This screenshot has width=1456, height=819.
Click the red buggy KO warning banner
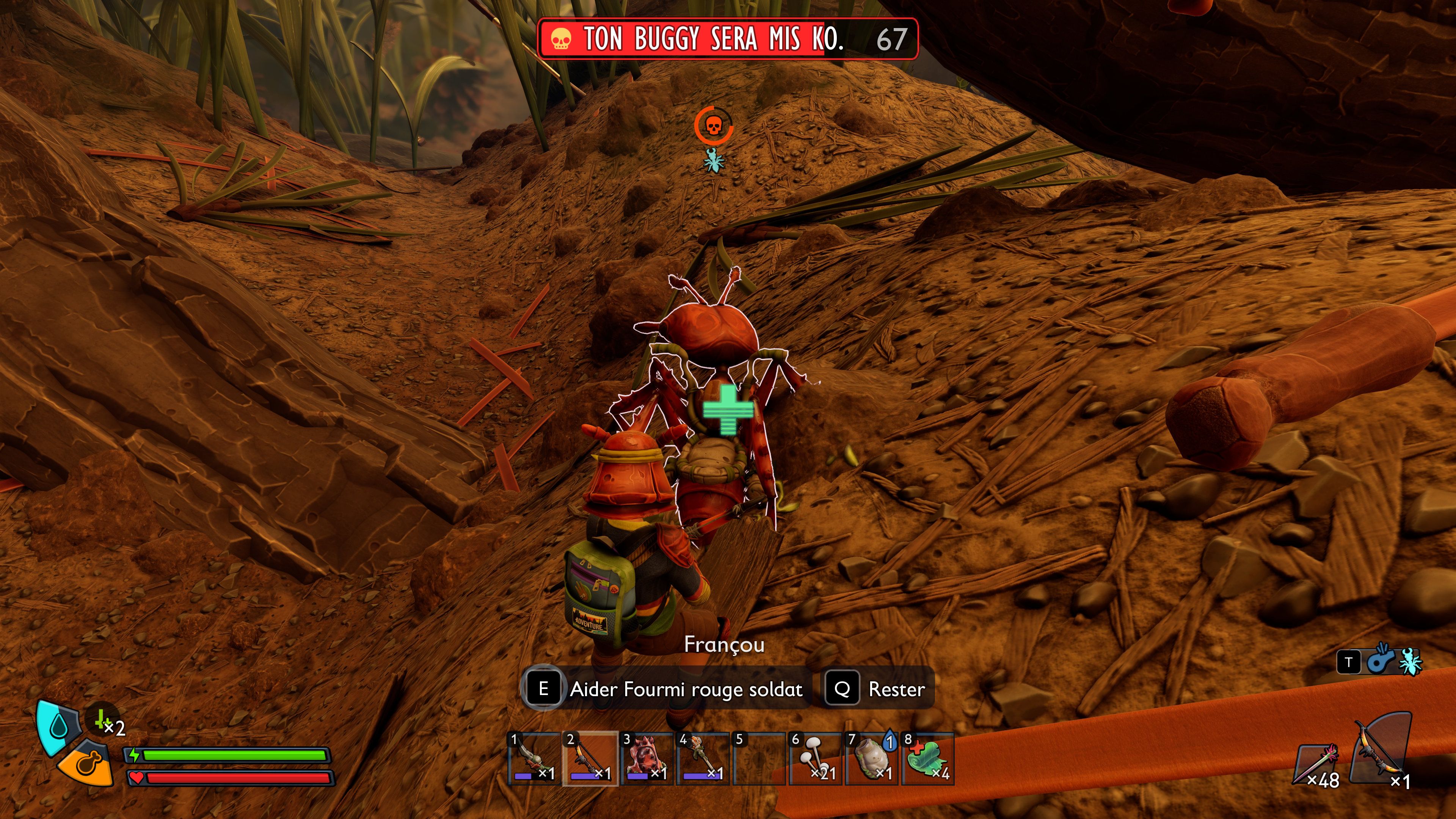point(728,38)
